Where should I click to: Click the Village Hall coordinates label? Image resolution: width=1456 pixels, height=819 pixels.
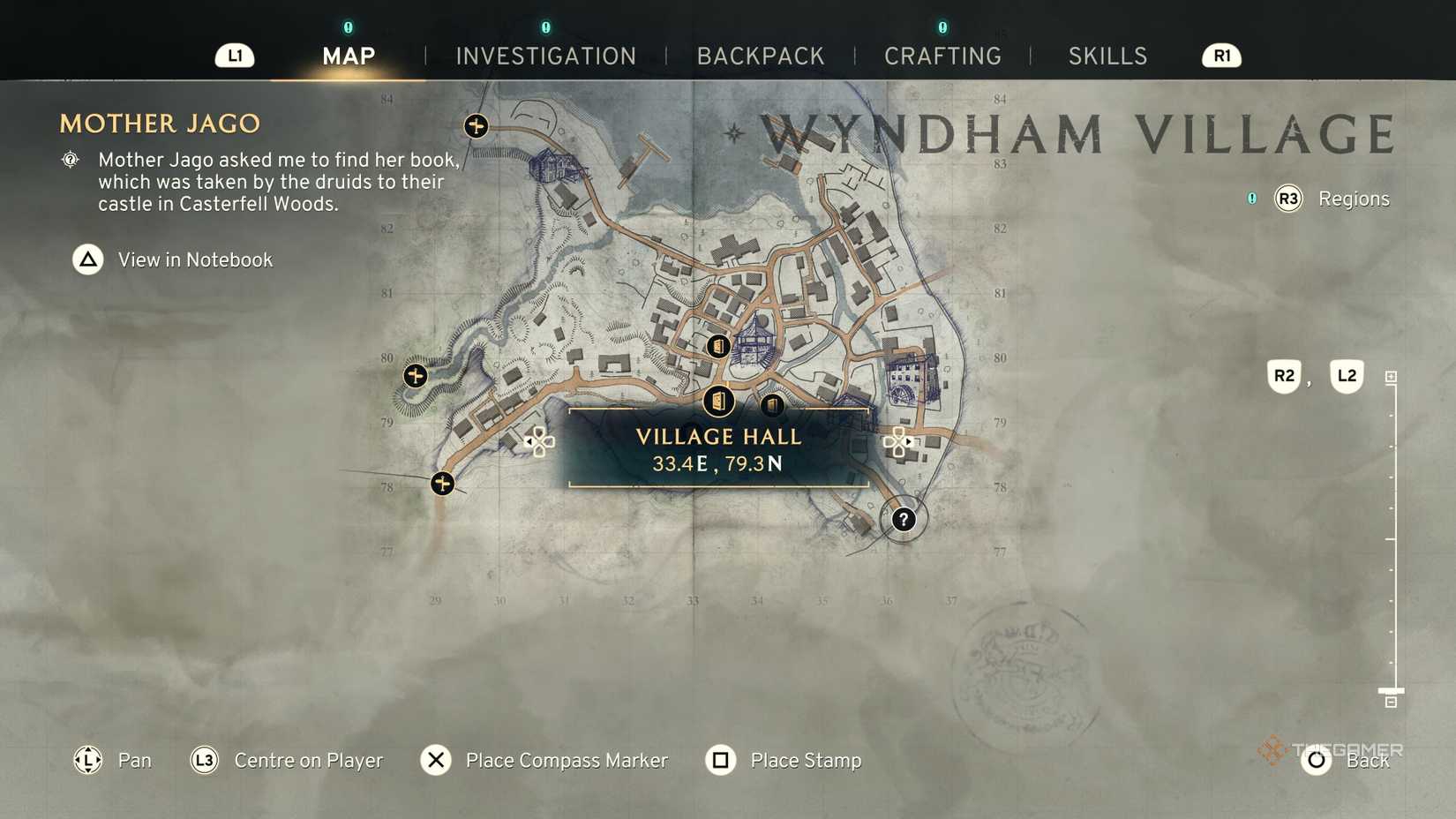tap(717, 462)
